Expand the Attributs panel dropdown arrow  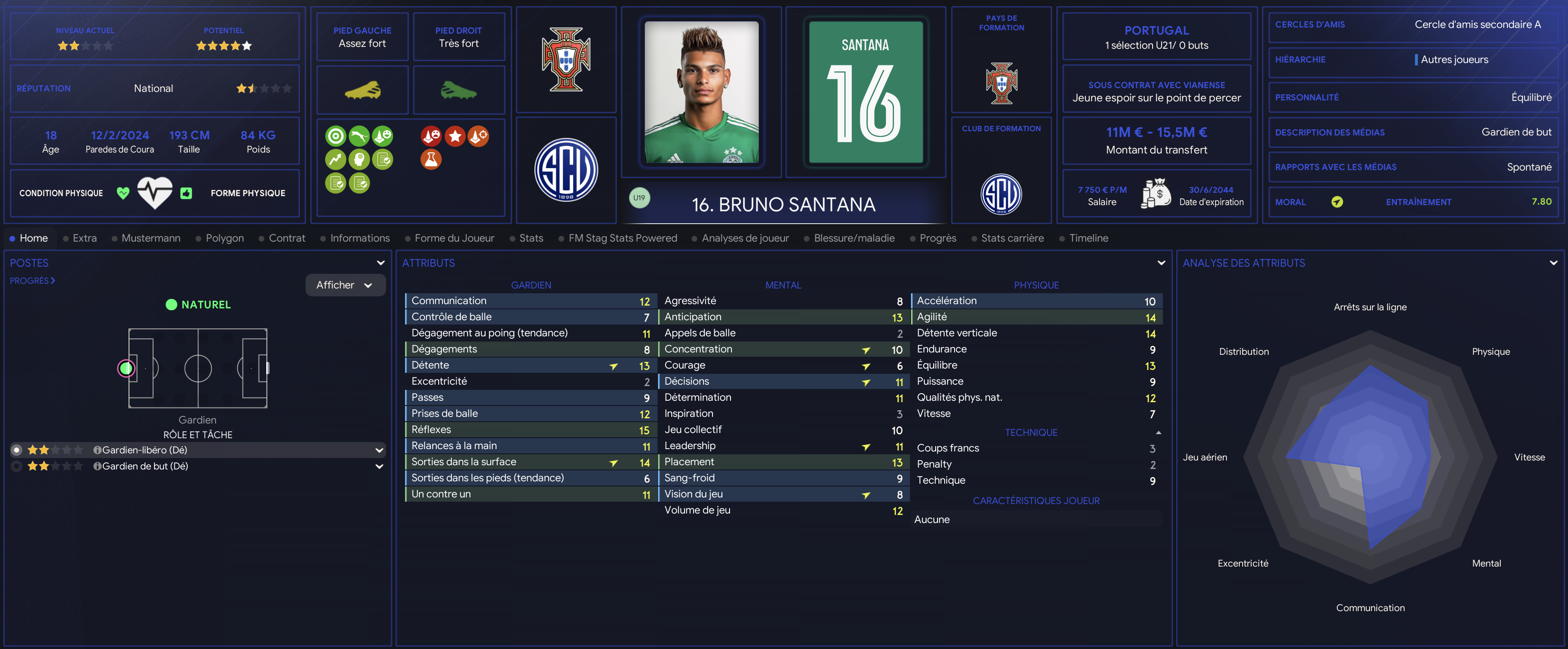coord(1161,263)
